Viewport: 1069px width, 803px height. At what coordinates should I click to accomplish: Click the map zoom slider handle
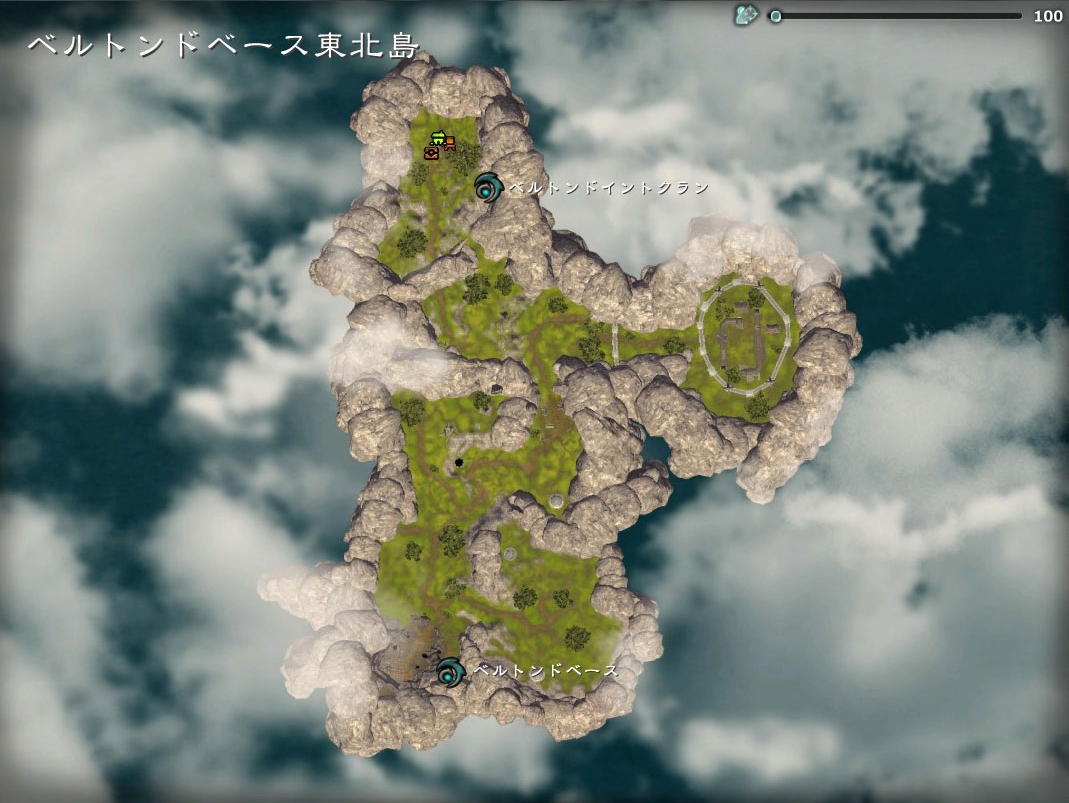[775, 16]
